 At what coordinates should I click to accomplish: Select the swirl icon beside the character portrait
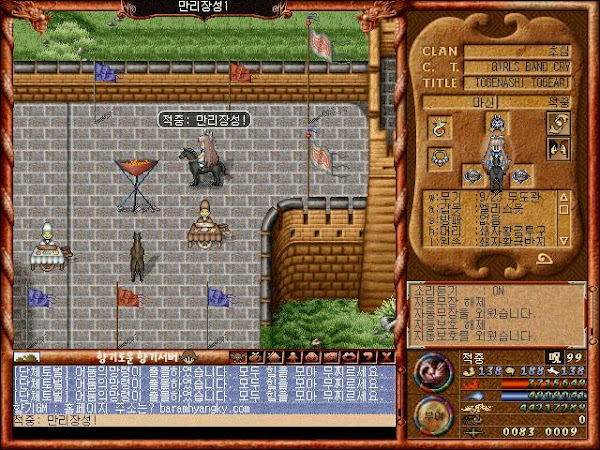(x=557, y=123)
